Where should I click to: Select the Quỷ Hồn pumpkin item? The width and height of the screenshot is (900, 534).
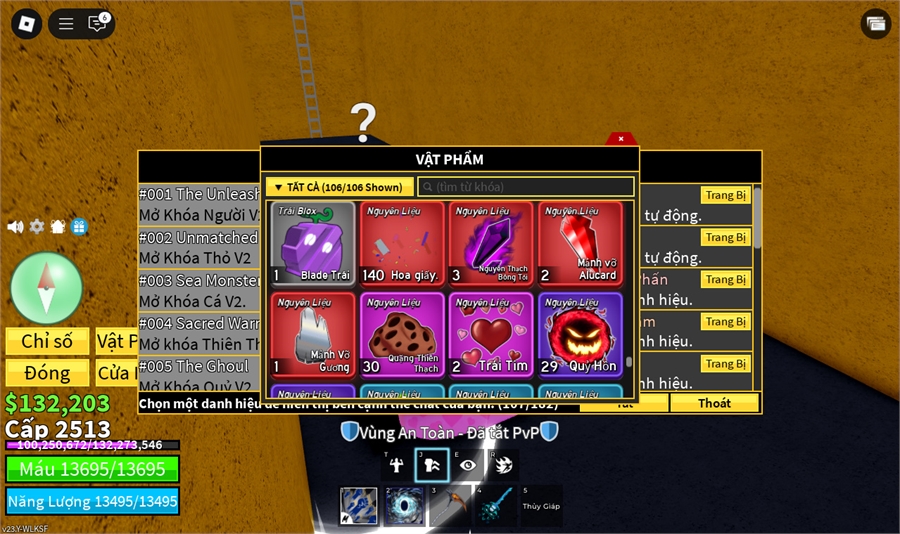(x=580, y=334)
